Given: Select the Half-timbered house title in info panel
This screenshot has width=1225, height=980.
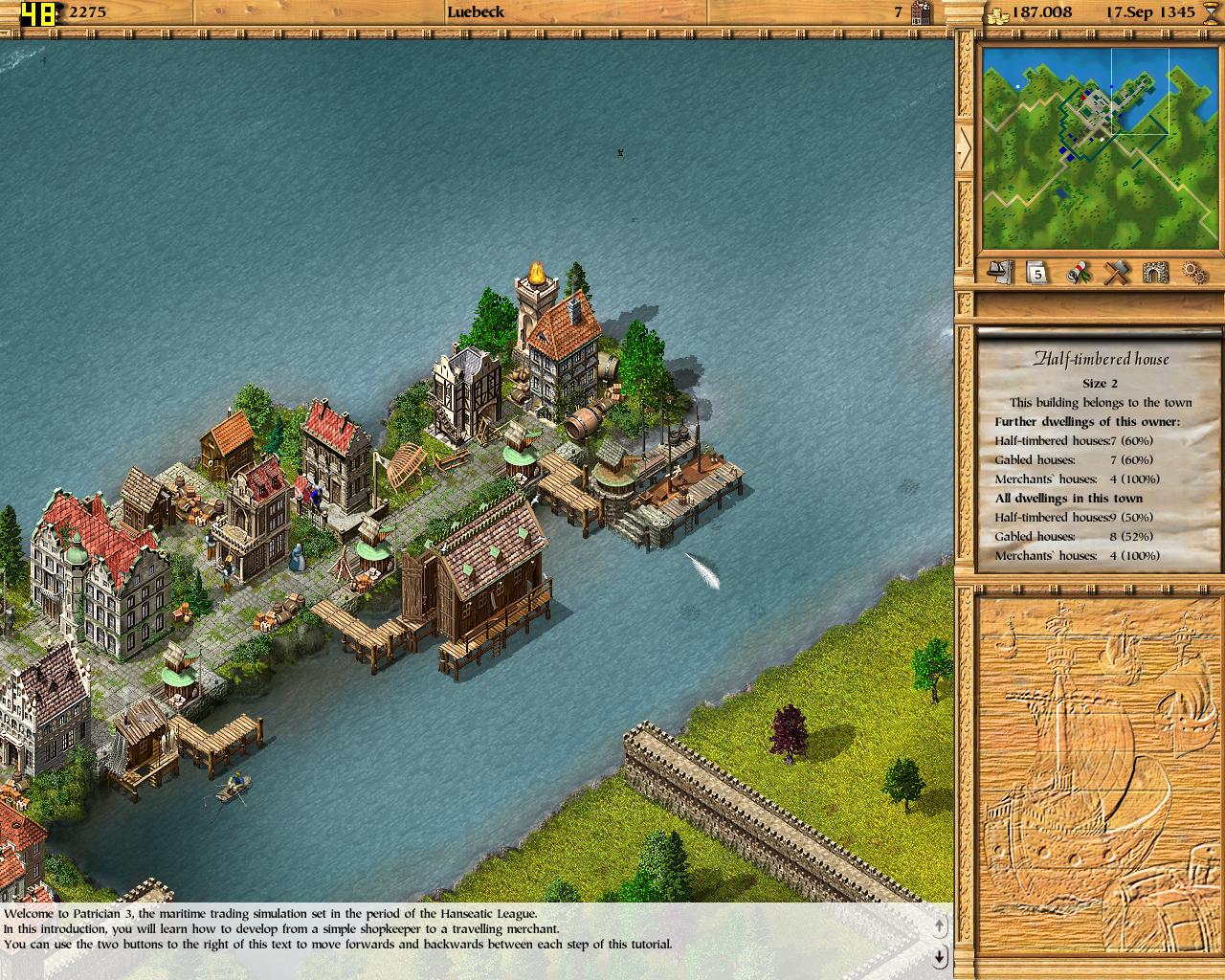Looking at the screenshot, I should 1101,359.
